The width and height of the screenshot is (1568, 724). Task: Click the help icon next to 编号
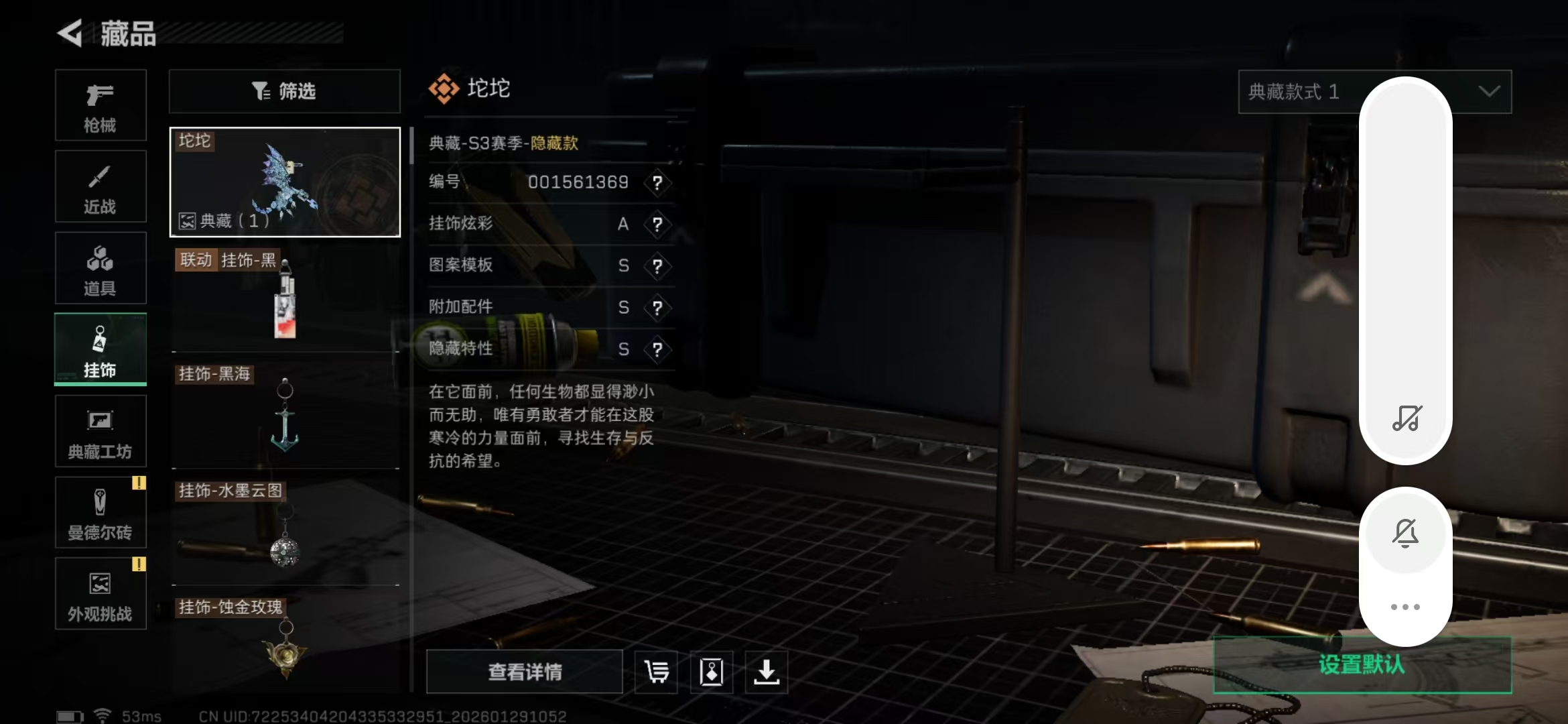click(657, 183)
